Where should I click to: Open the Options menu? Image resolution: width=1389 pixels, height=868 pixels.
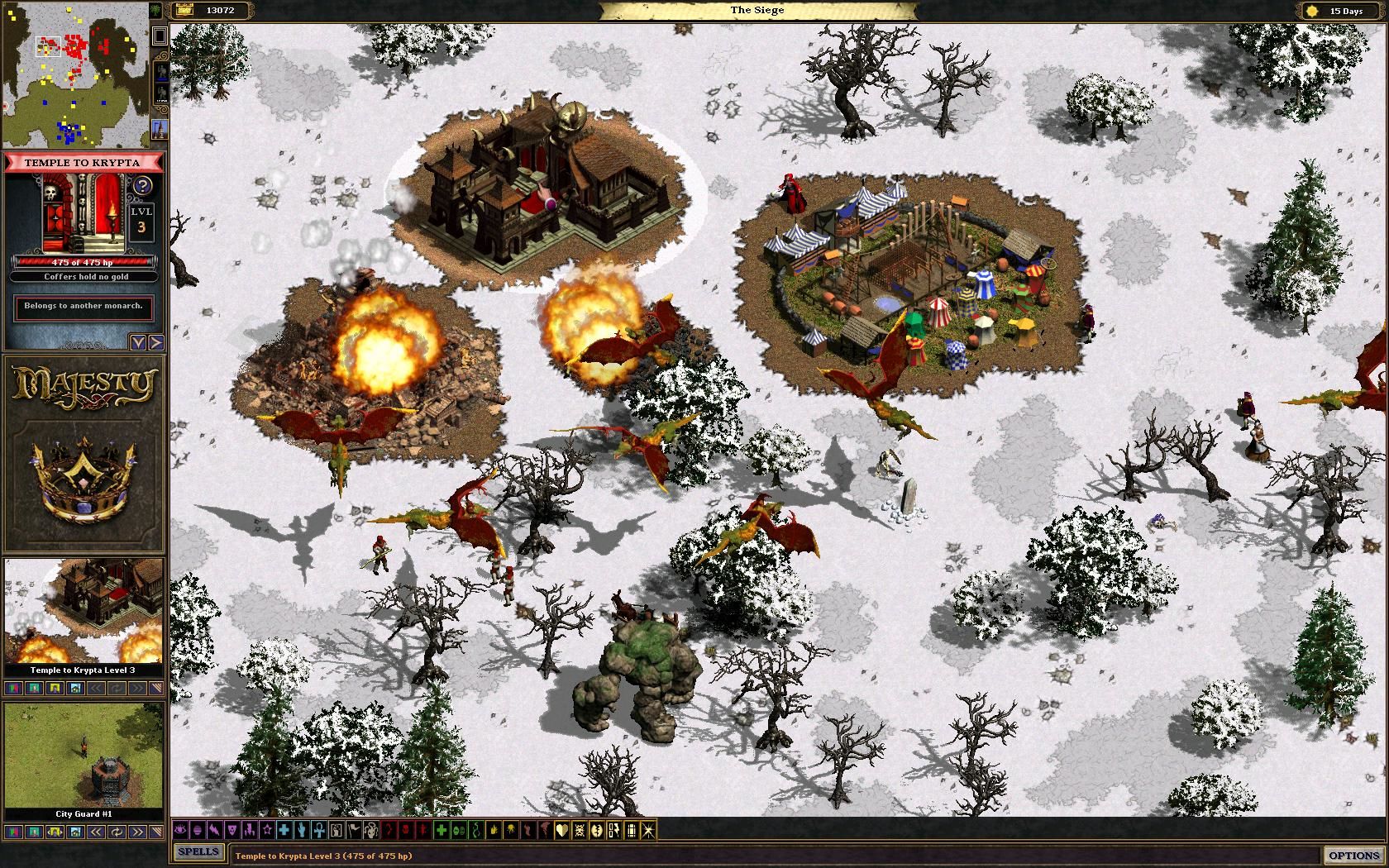1353,855
